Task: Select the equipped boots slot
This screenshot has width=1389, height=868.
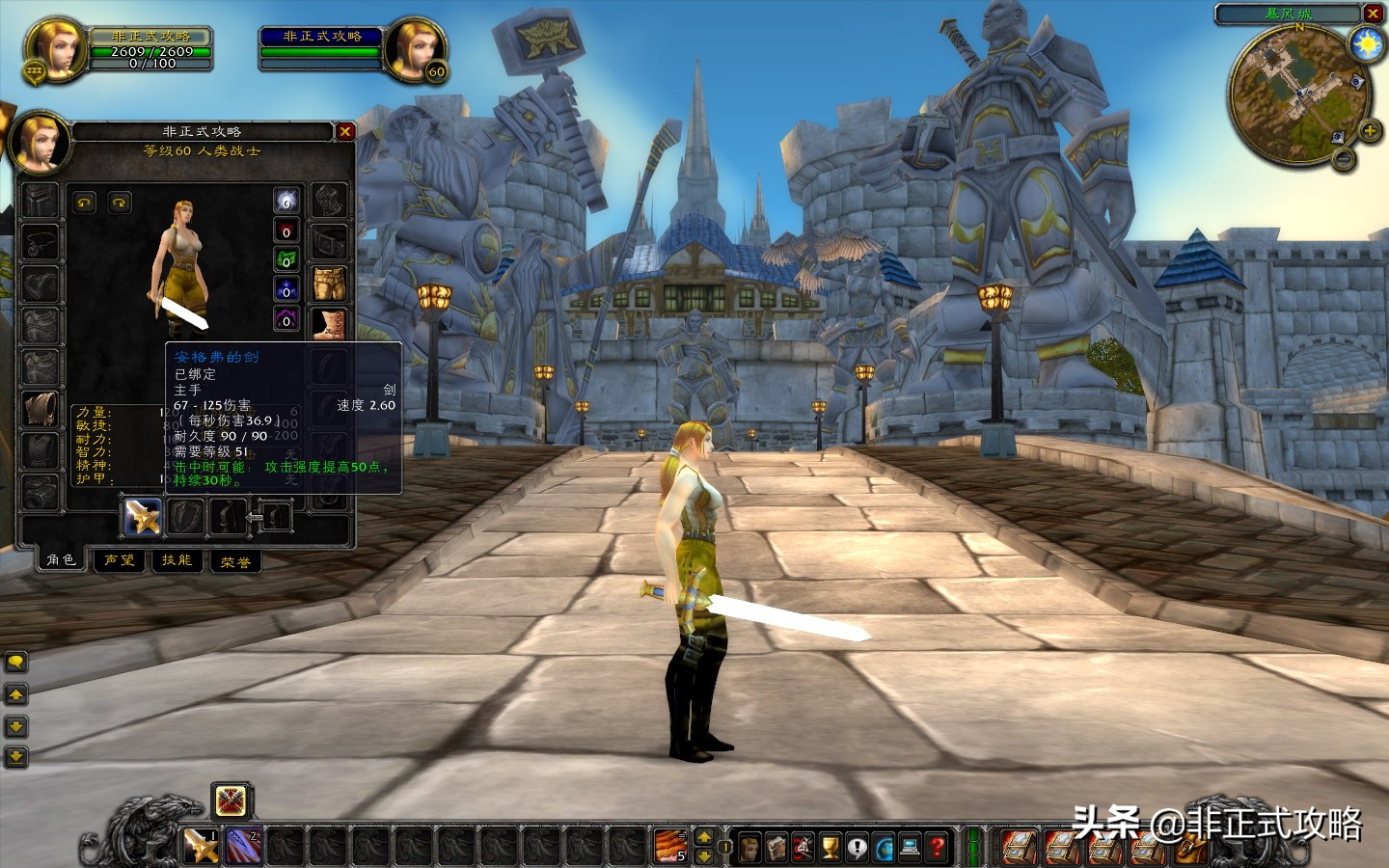Action: pyautogui.click(x=329, y=324)
